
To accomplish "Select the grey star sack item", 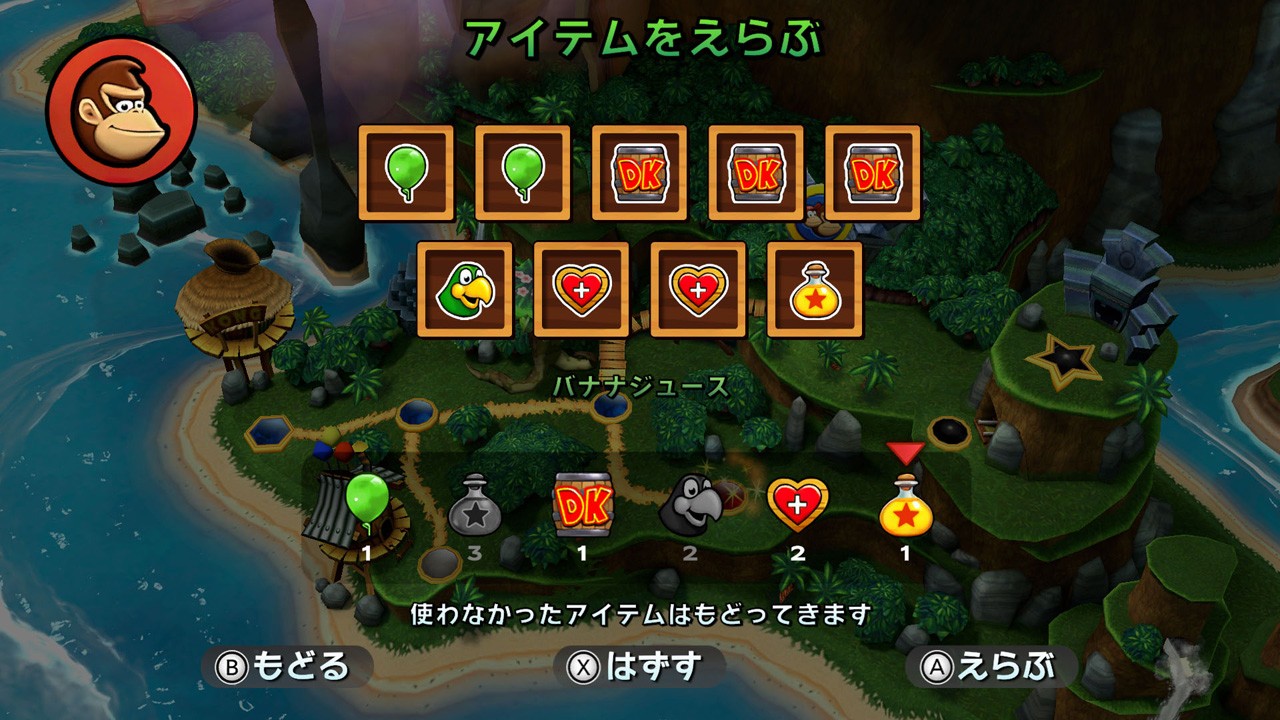I will point(474,506).
